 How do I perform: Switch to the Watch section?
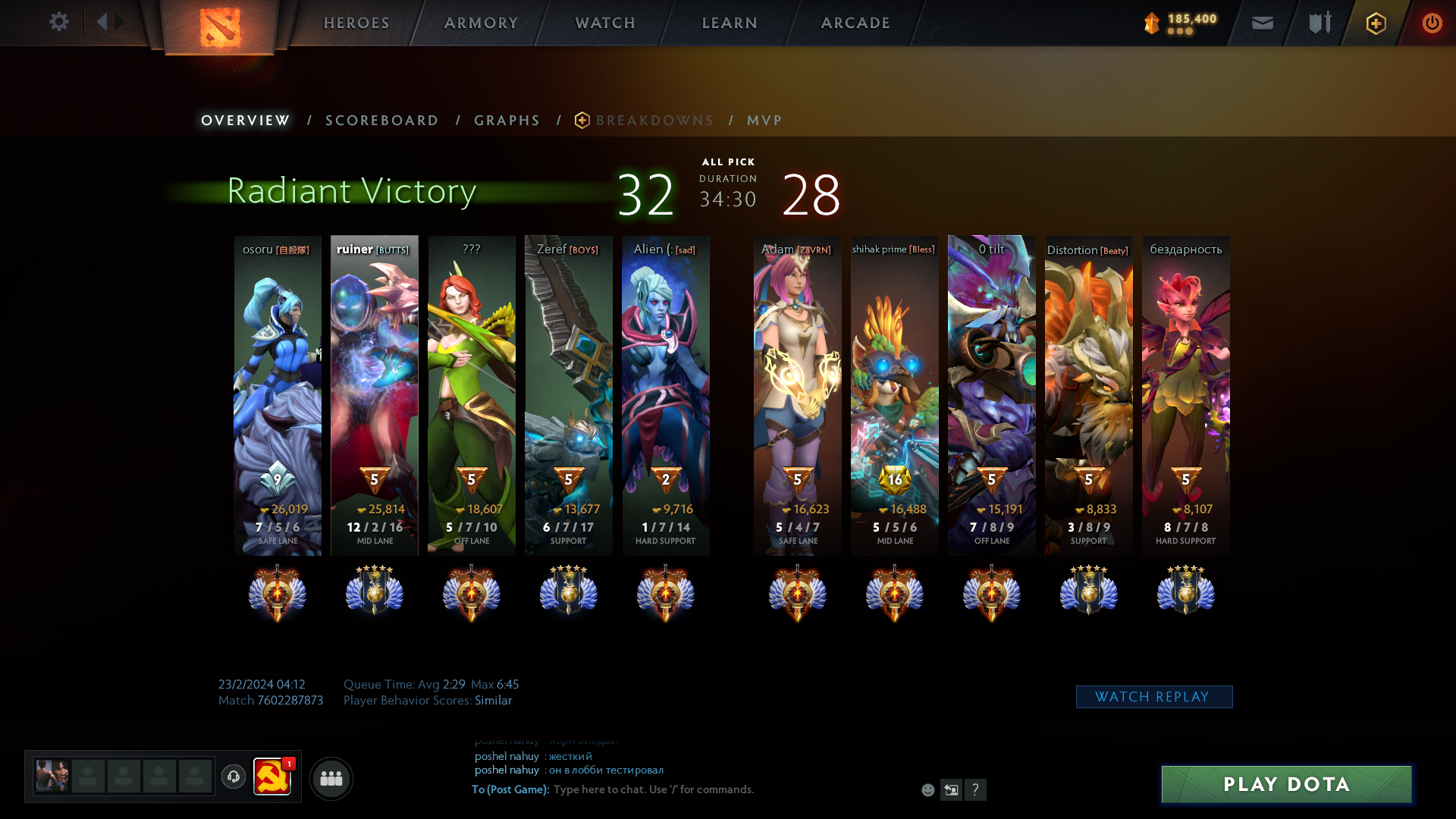[605, 23]
